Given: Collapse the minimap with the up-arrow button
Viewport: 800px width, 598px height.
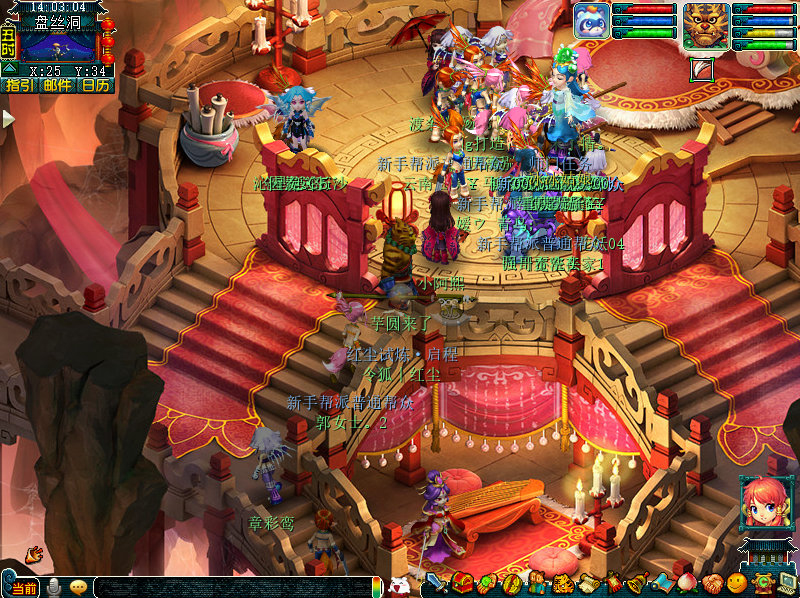Looking at the screenshot, I should pos(8,68).
